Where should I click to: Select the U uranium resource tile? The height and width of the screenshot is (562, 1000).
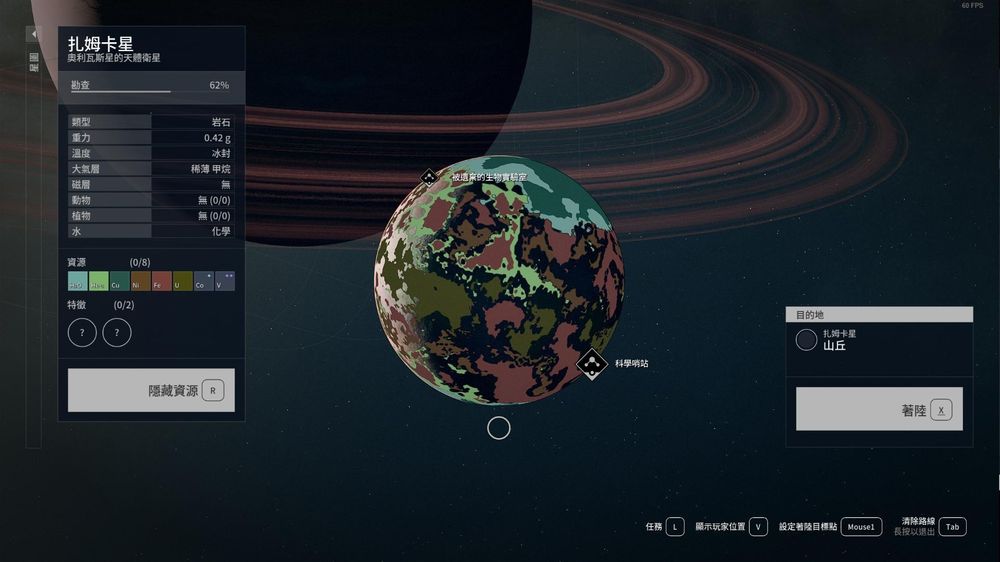[182, 281]
